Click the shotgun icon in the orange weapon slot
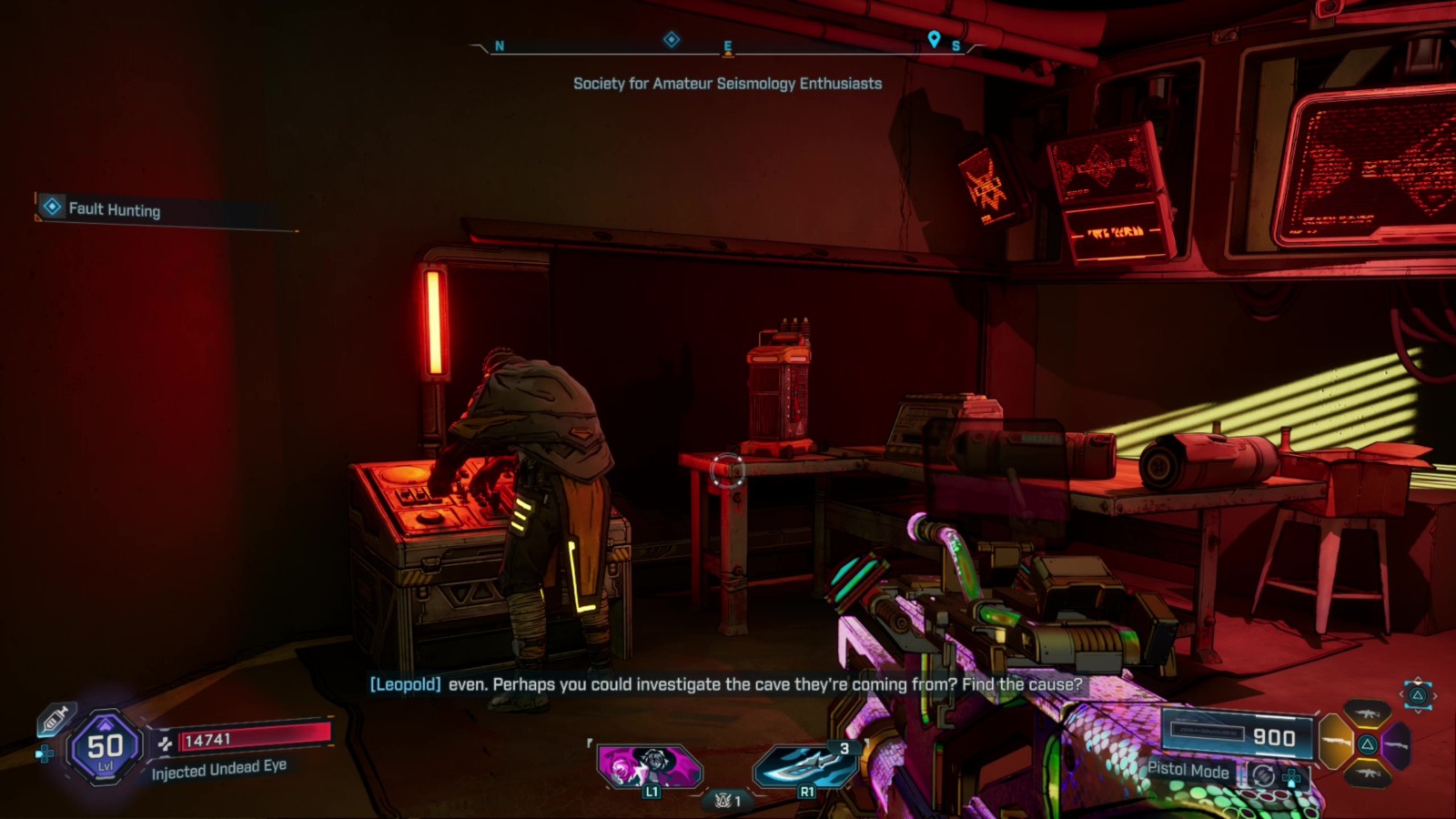1456x819 pixels. pyautogui.click(x=1335, y=742)
